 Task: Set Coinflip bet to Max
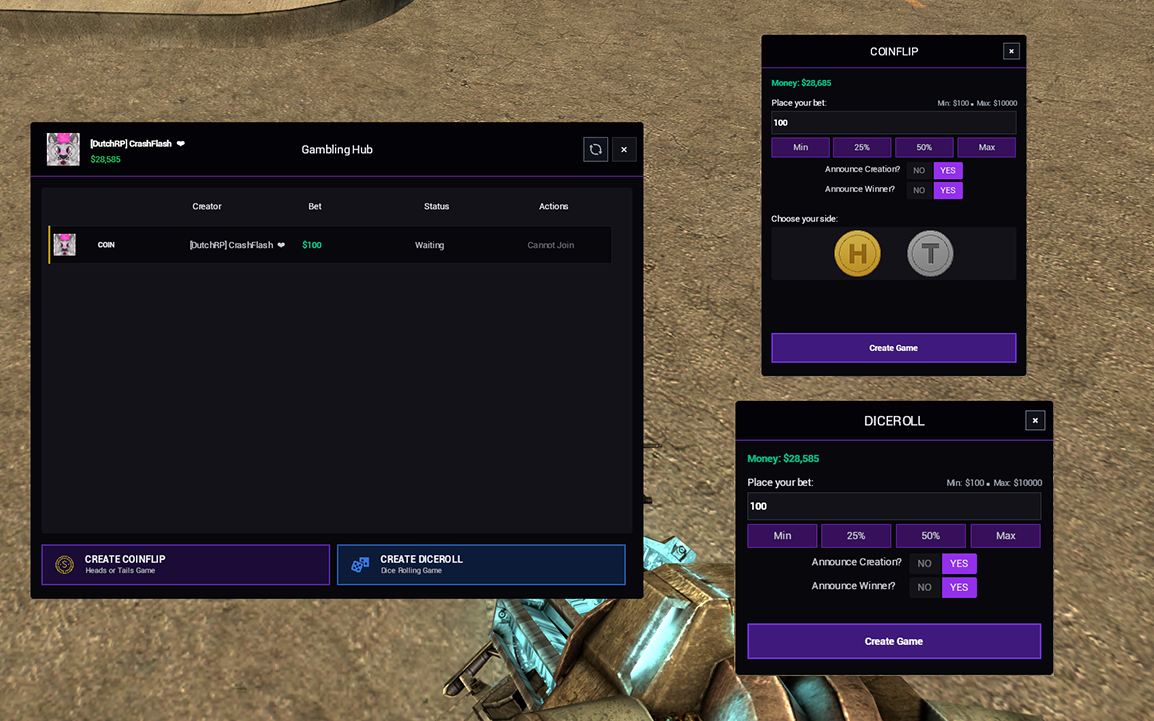pos(986,148)
